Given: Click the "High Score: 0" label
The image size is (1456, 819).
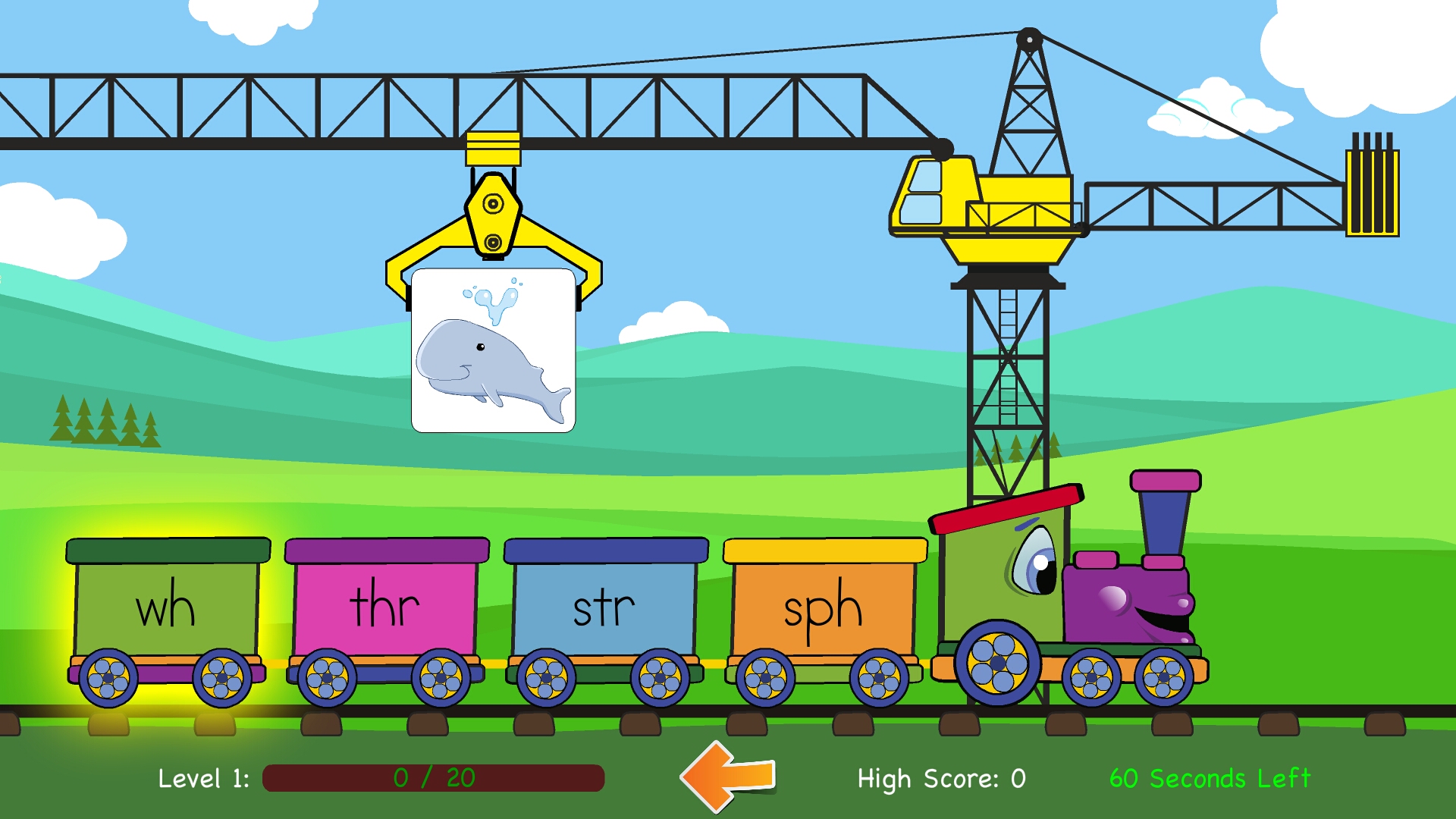Looking at the screenshot, I should (x=940, y=779).
